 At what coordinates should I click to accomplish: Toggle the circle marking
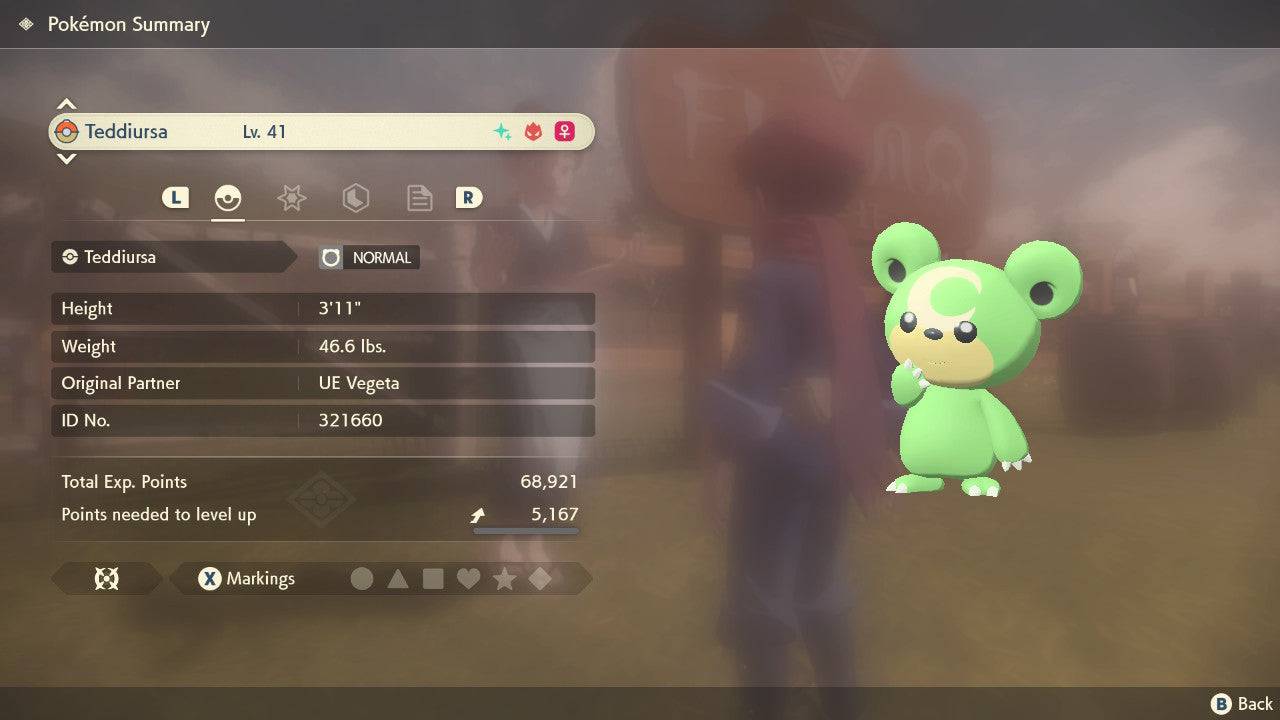362,579
